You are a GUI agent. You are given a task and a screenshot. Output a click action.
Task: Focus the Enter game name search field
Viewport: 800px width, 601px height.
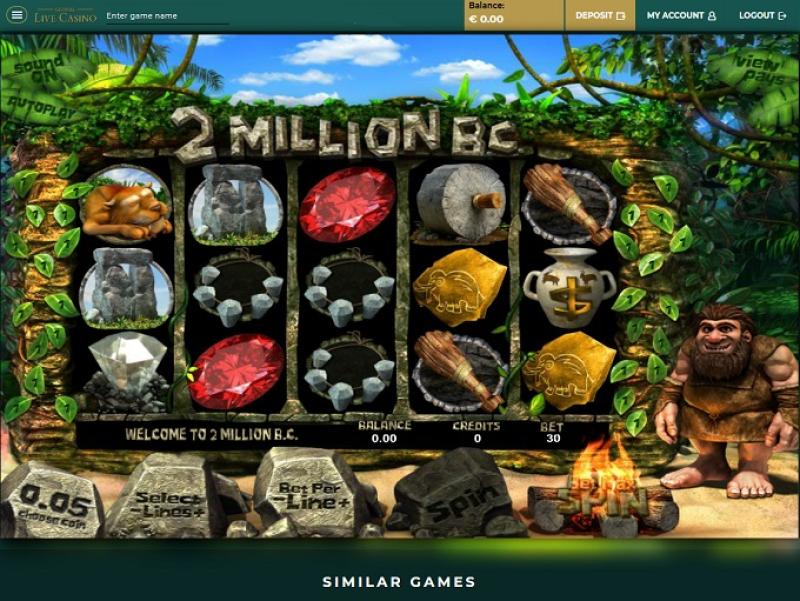pos(166,16)
